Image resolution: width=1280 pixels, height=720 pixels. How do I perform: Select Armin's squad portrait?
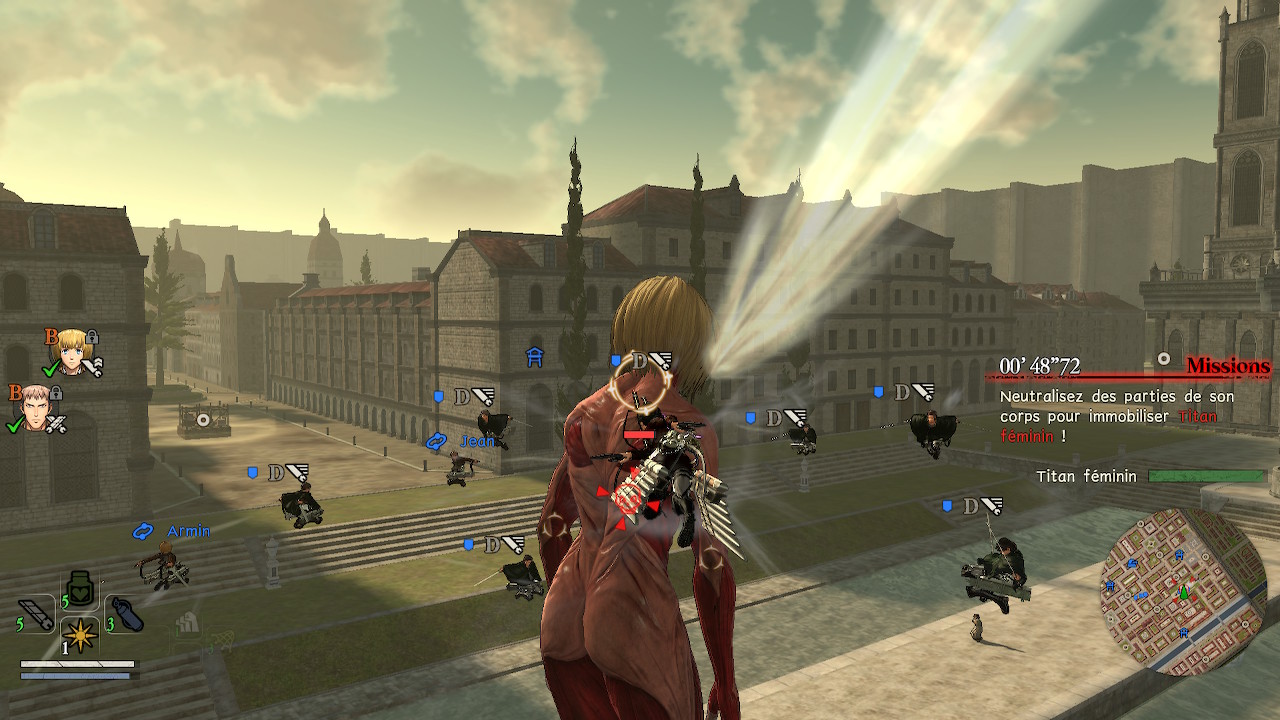pos(70,350)
